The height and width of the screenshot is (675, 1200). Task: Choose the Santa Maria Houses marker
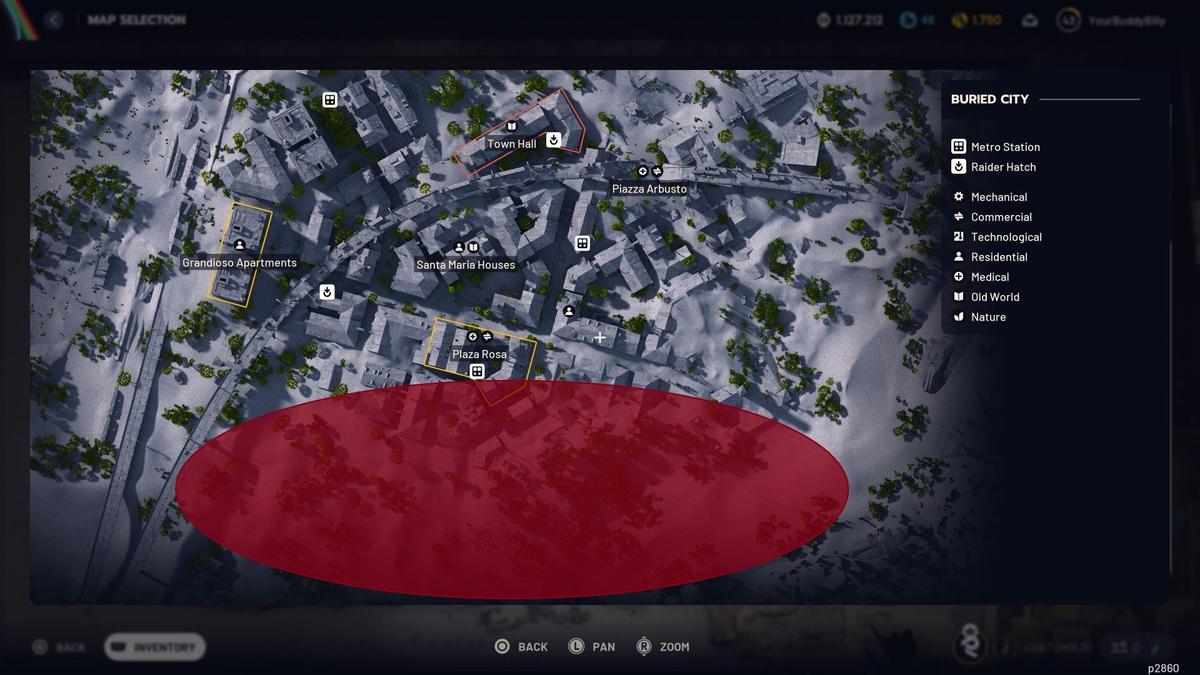pos(466,265)
